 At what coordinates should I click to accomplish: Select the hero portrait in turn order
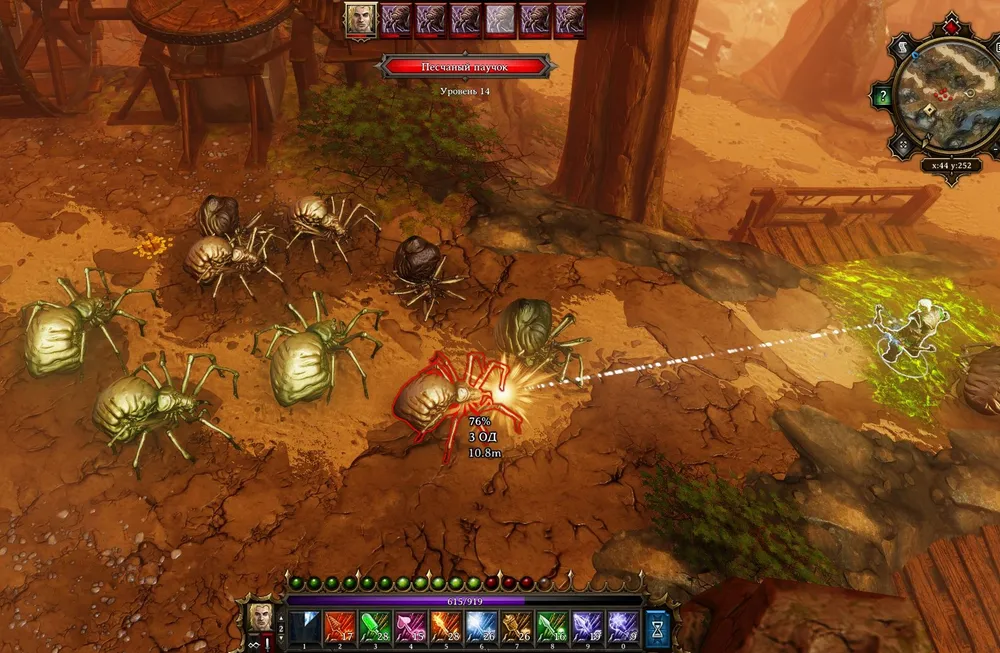pyautogui.click(x=360, y=20)
